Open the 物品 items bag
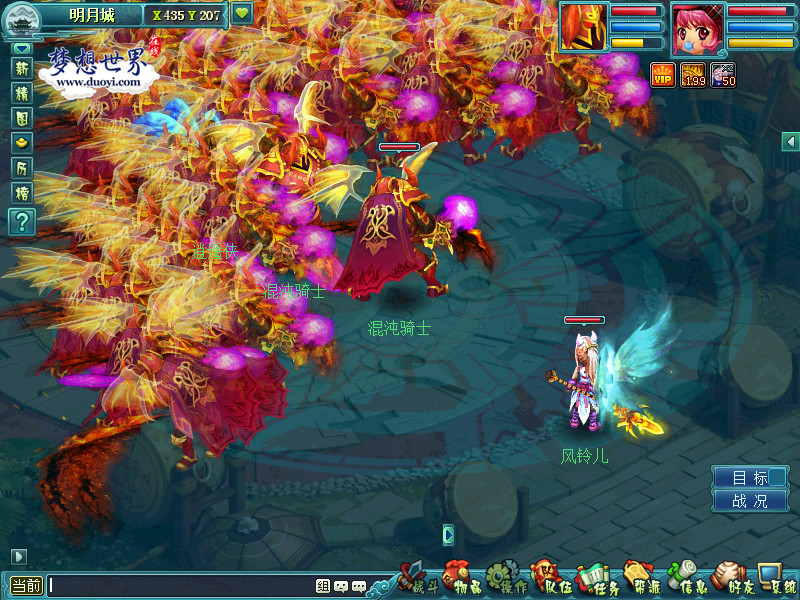Image resolution: width=800 pixels, height=600 pixels. (457, 578)
